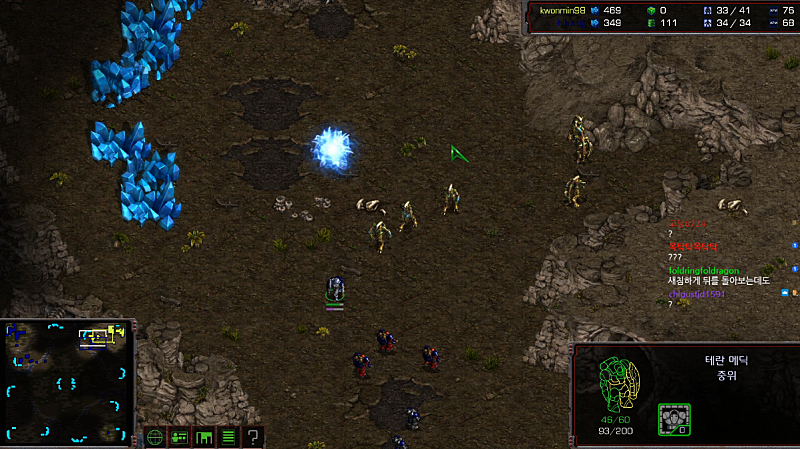
Task: Click the minimap in the corner
Action: click(x=68, y=382)
